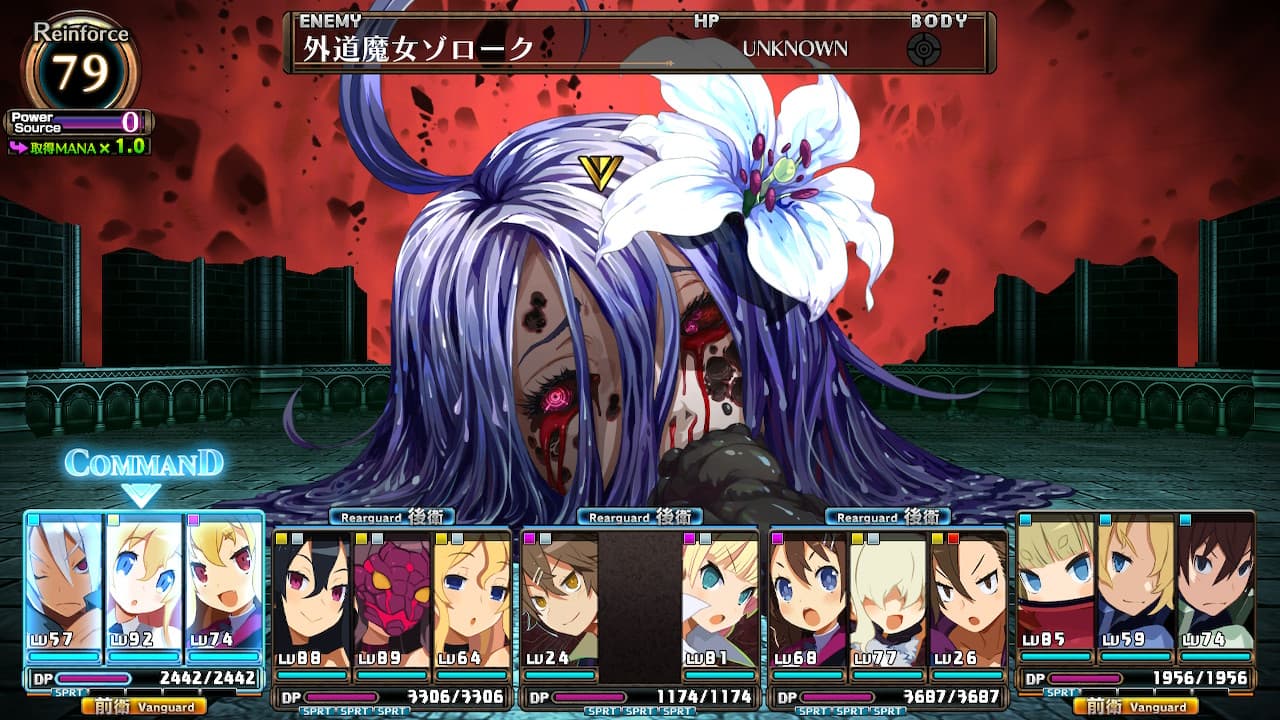1280x720 pixels.
Task: Choose the LV88 black-haired character portrait
Action: coord(312,597)
